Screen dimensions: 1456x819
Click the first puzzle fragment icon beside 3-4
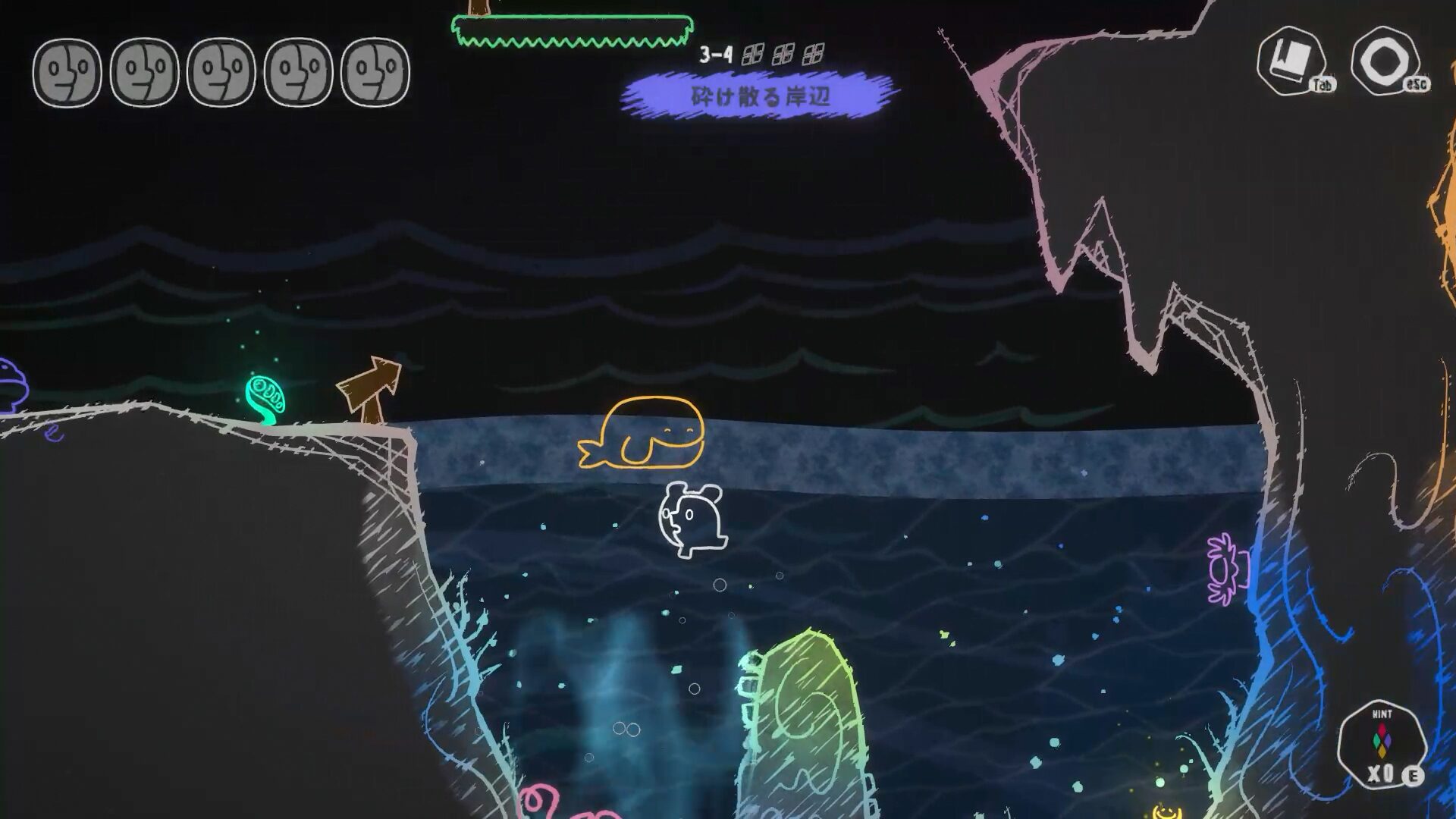tap(751, 54)
